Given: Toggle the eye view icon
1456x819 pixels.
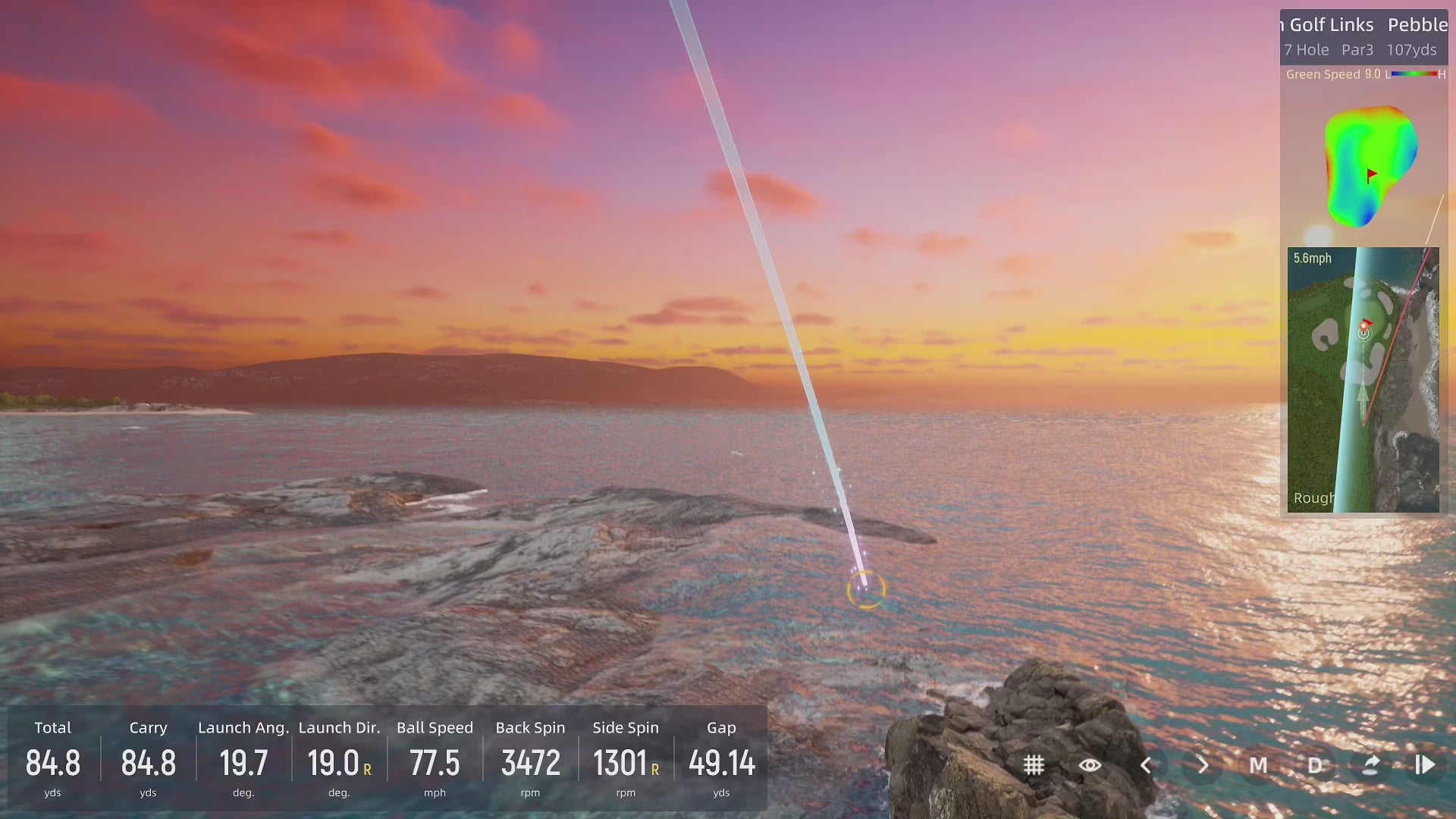Looking at the screenshot, I should pos(1090,765).
